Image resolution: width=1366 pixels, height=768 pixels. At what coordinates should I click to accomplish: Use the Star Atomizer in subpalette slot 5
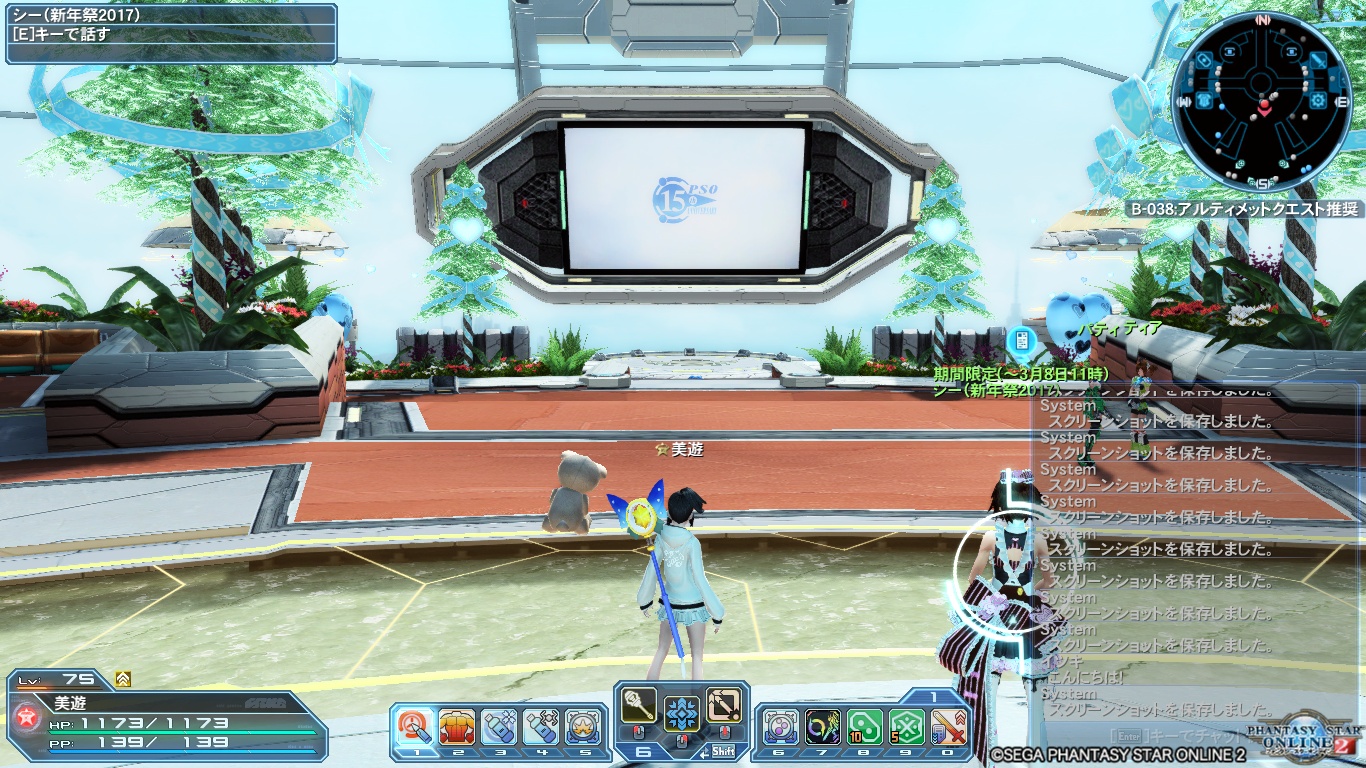pyautogui.click(x=581, y=726)
